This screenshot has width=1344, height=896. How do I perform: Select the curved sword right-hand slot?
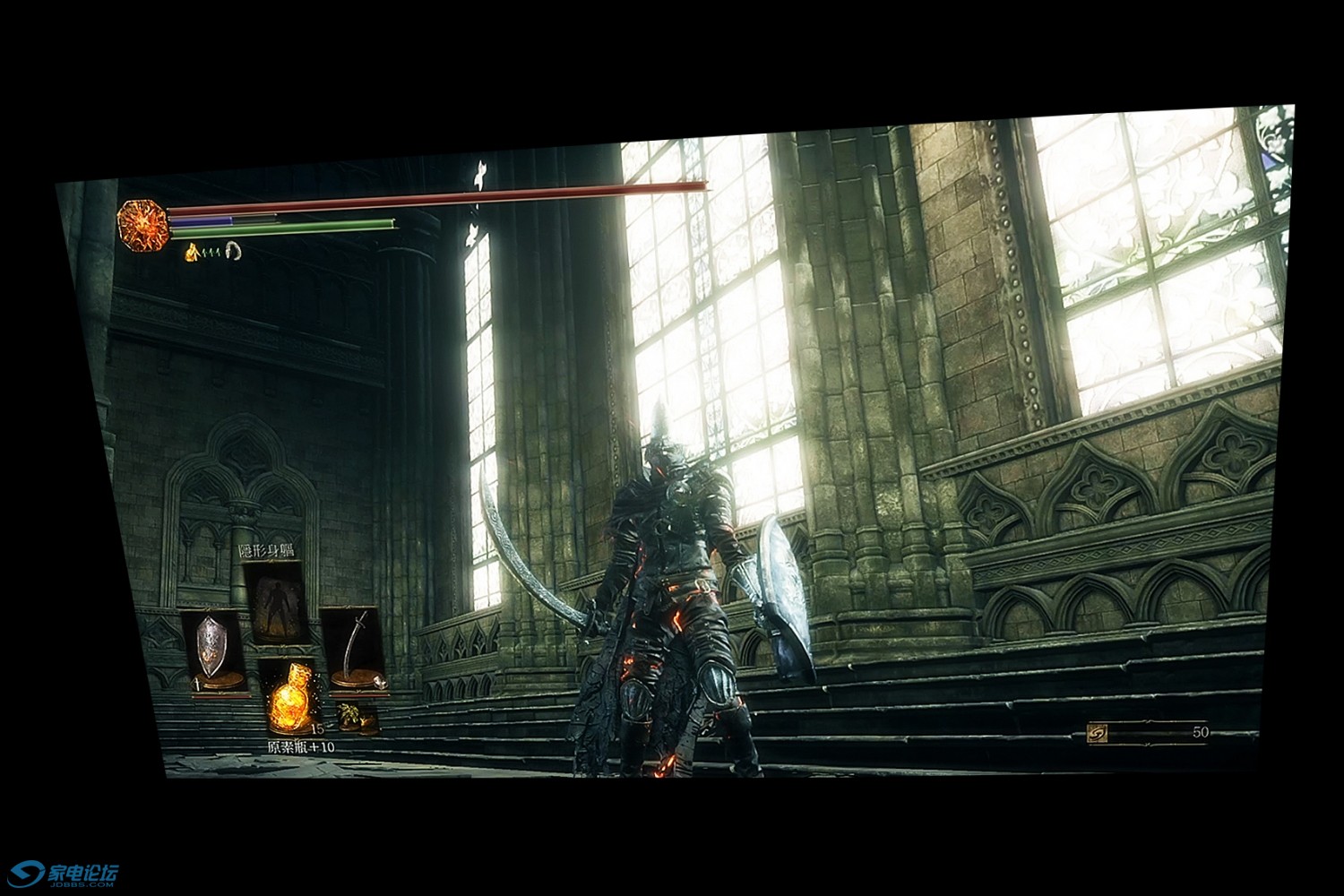coord(353,650)
